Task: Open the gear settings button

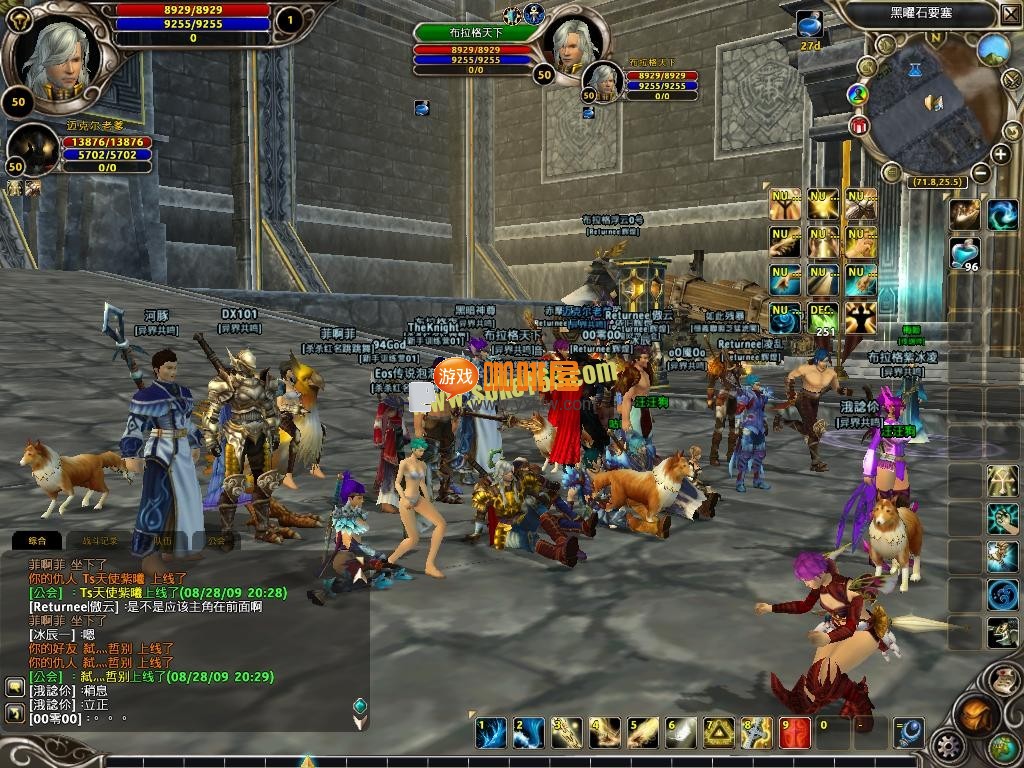Action: pyautogui.click(x=947, y=746)
